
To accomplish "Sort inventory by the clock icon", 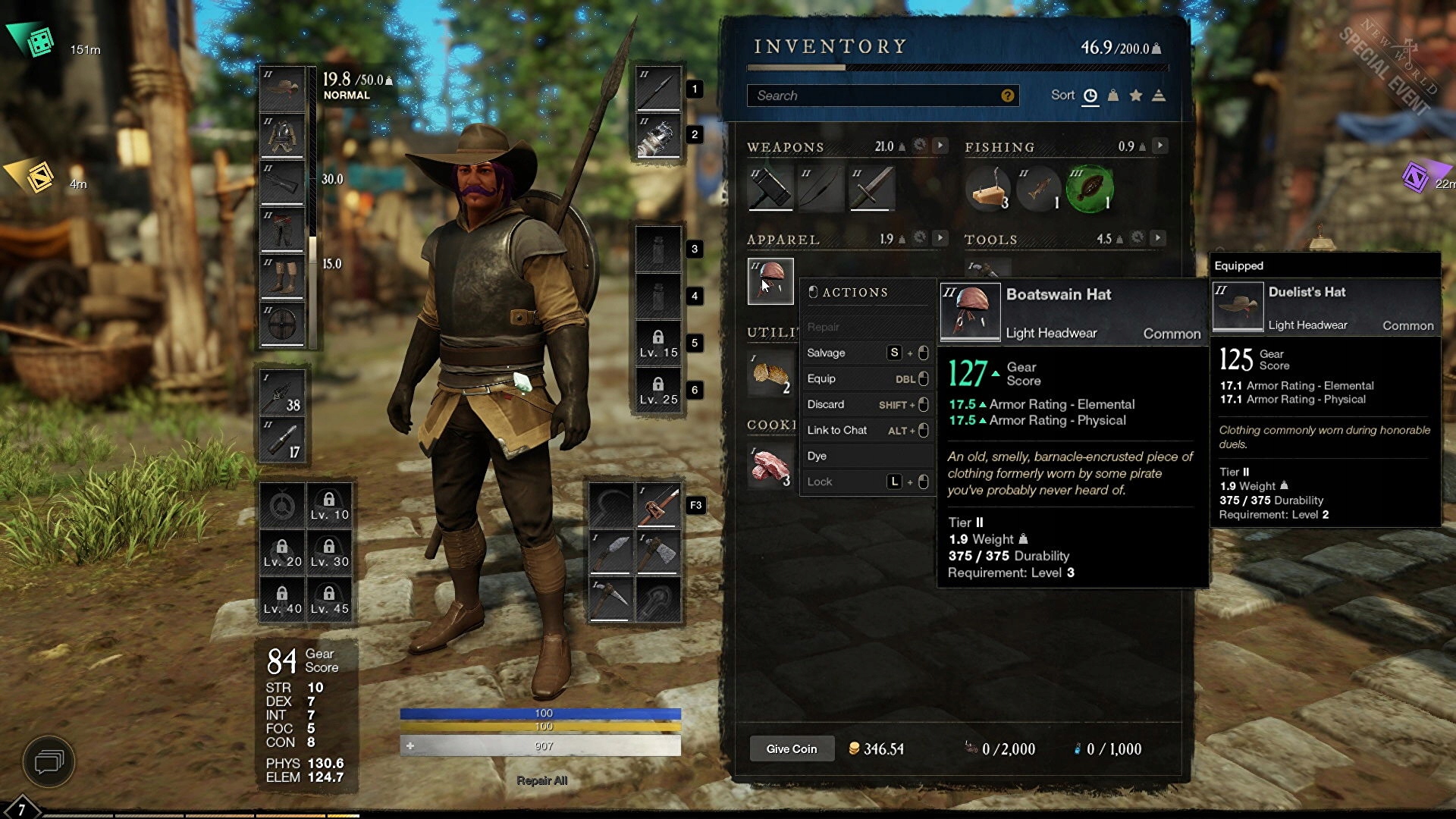I will point(1090,96).
